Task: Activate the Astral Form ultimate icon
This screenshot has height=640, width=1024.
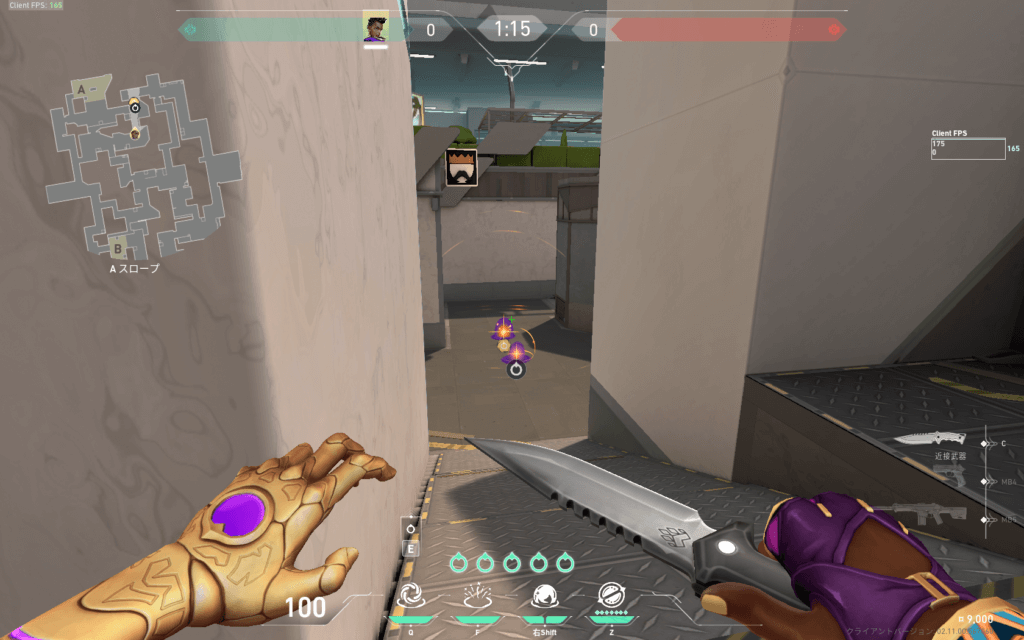Action: [x=611, y=597]
